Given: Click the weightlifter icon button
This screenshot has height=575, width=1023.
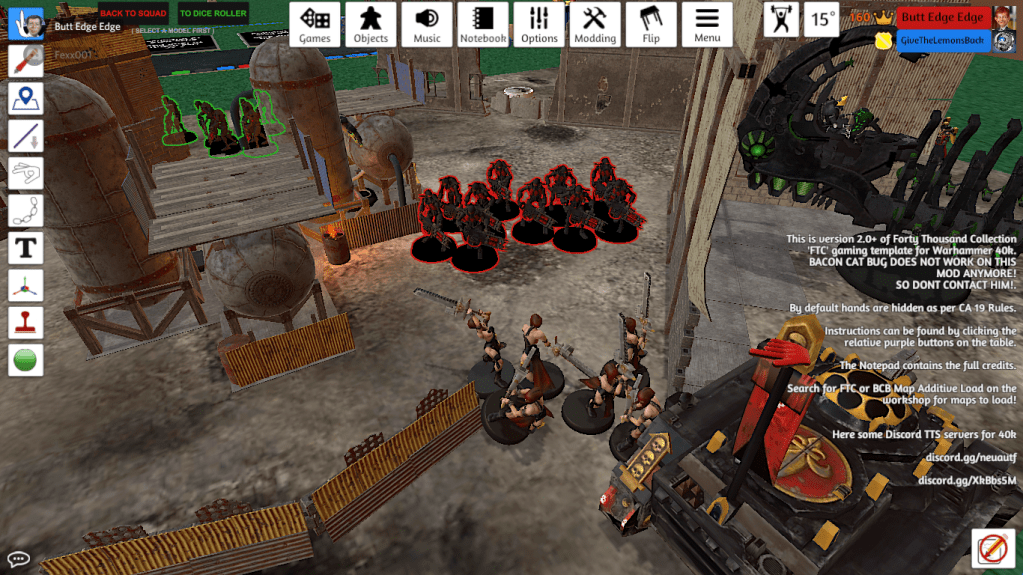Looking at the screenshot, I should tap(781, 19).
